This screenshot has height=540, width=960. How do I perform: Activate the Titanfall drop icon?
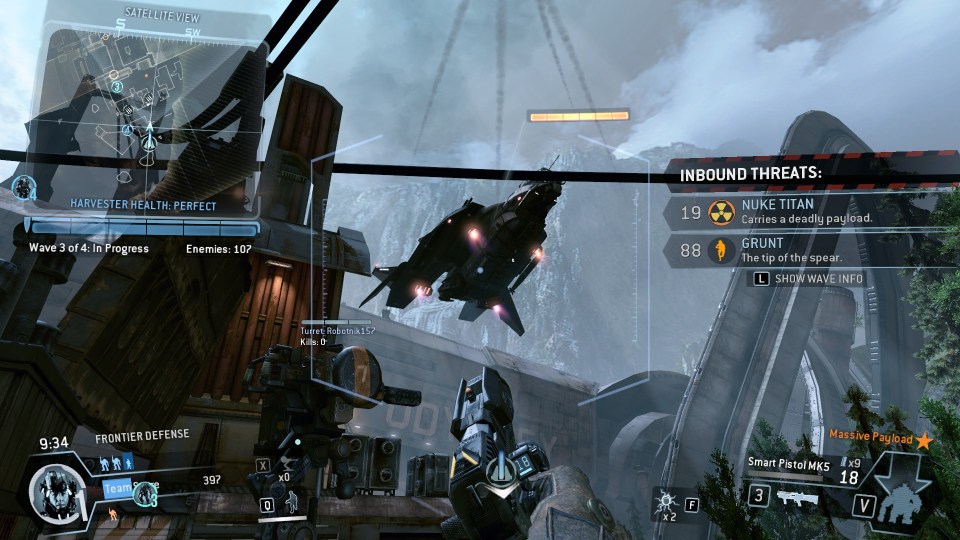click(905, 497)
